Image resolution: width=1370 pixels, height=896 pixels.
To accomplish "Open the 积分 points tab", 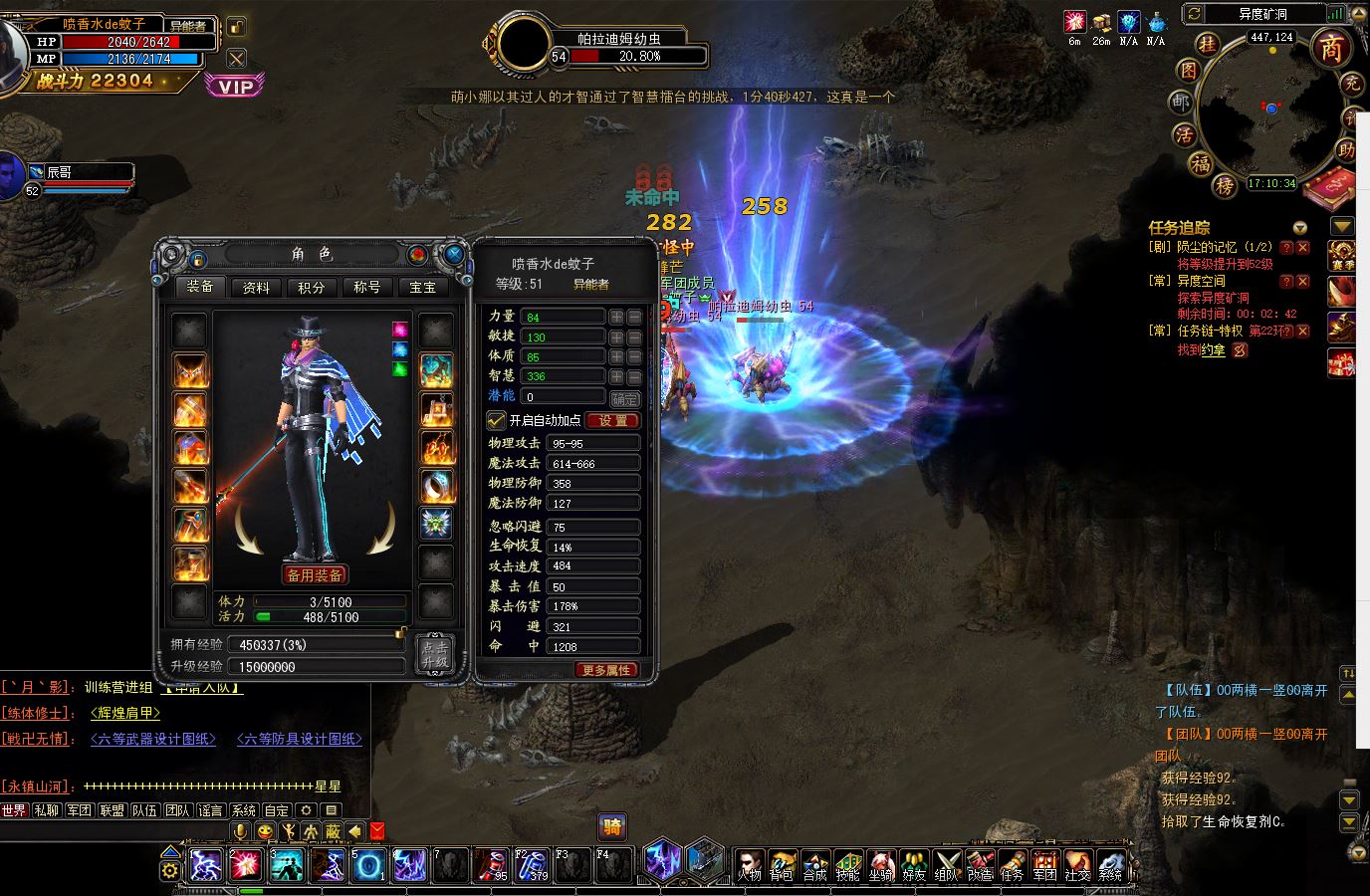I will click(312, 288).
